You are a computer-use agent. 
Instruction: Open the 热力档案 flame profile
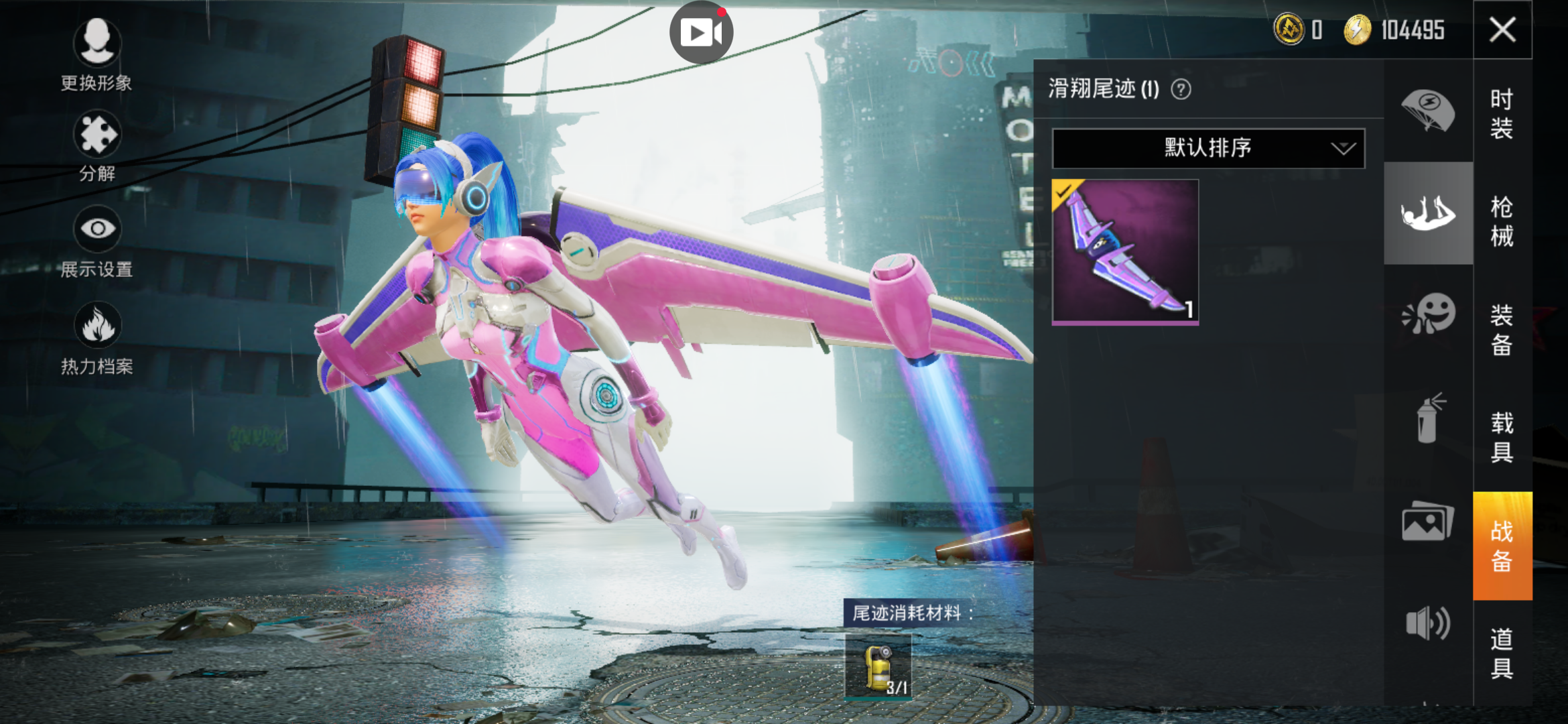97,326
